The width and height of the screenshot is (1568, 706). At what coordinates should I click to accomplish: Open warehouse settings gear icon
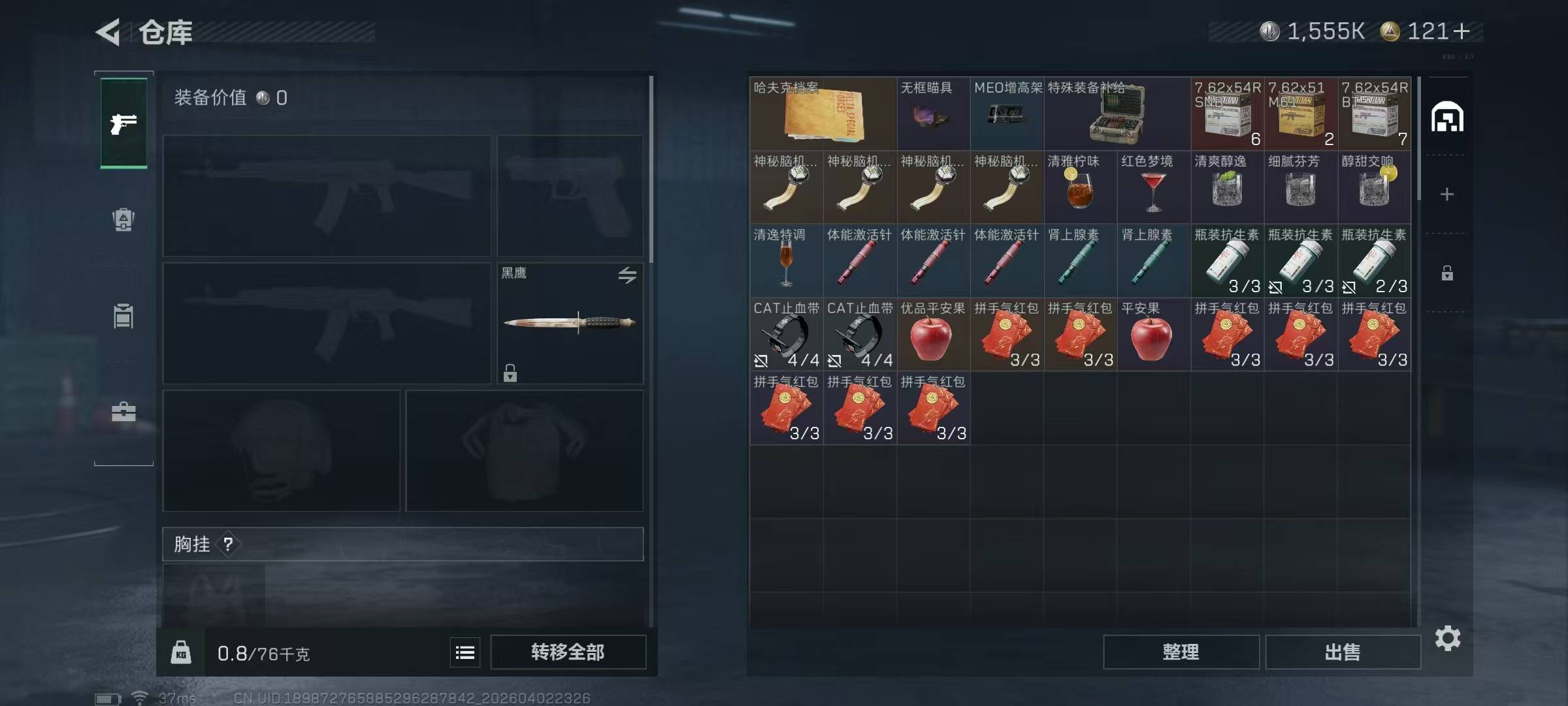point(1448,638)
